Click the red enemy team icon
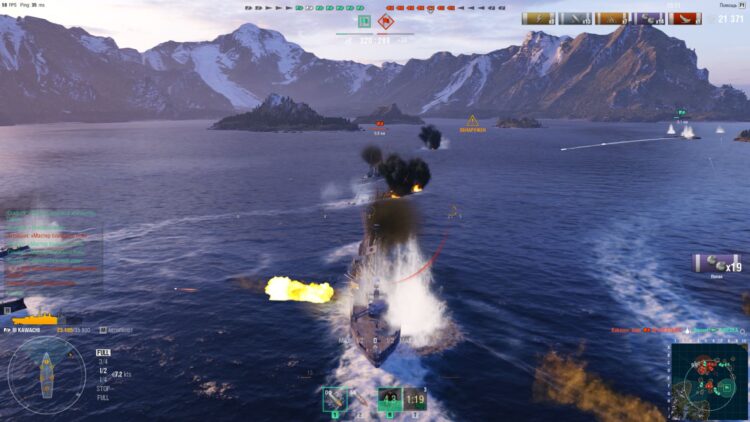 point(386,21)
